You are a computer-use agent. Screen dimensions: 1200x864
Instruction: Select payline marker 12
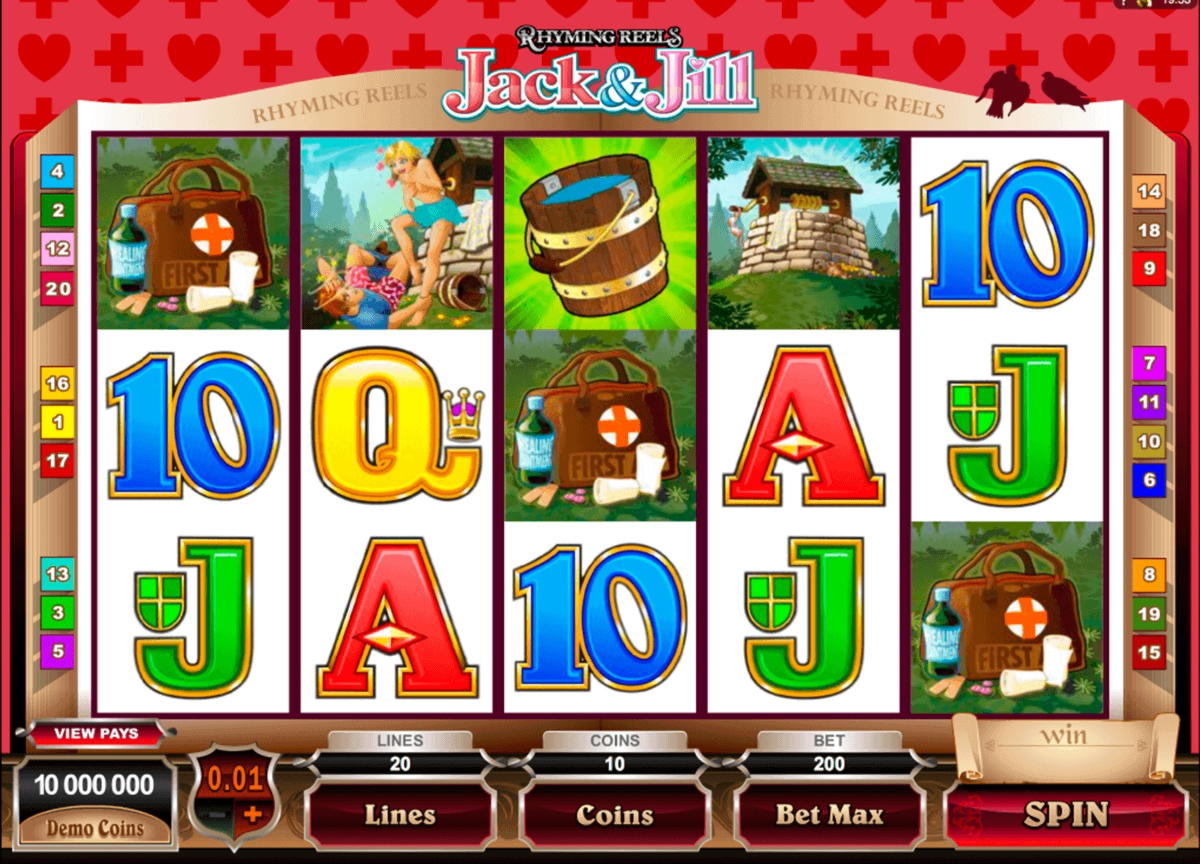click(57, 249)
